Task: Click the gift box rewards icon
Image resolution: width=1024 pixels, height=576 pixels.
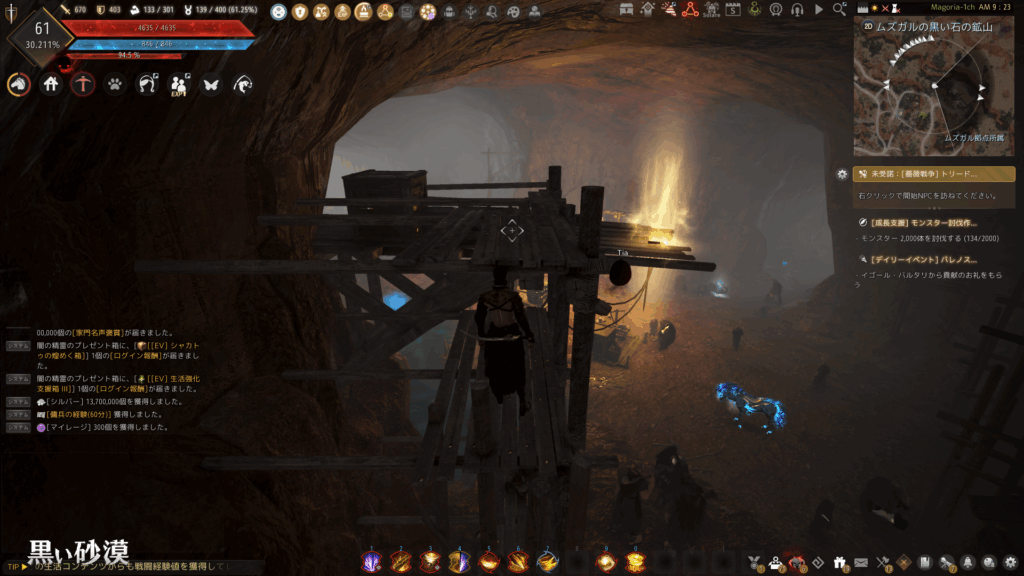Action: click(x=839, y=562)
